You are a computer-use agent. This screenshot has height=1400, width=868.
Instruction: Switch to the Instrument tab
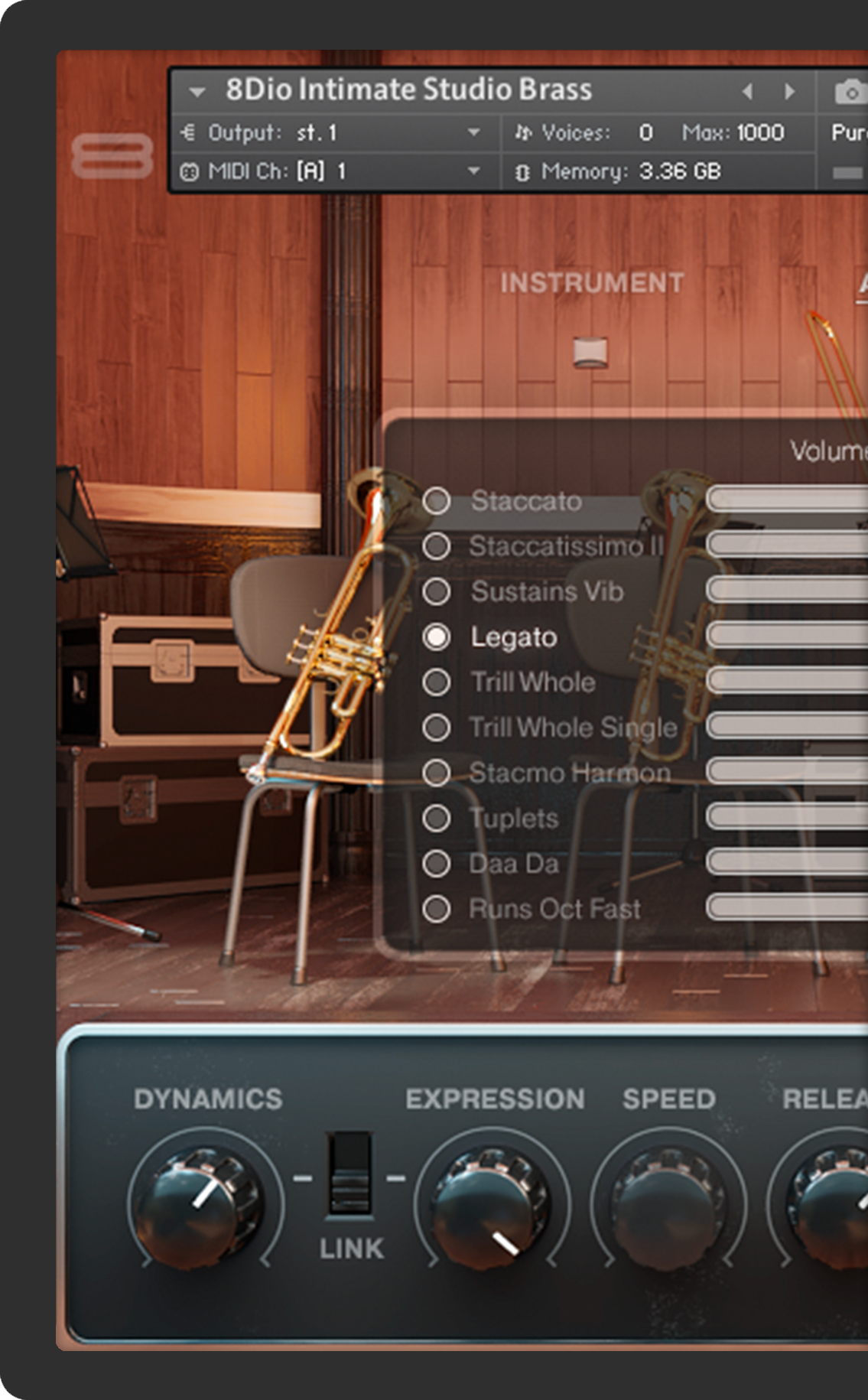pyautogui.click(x=592, y=283)
